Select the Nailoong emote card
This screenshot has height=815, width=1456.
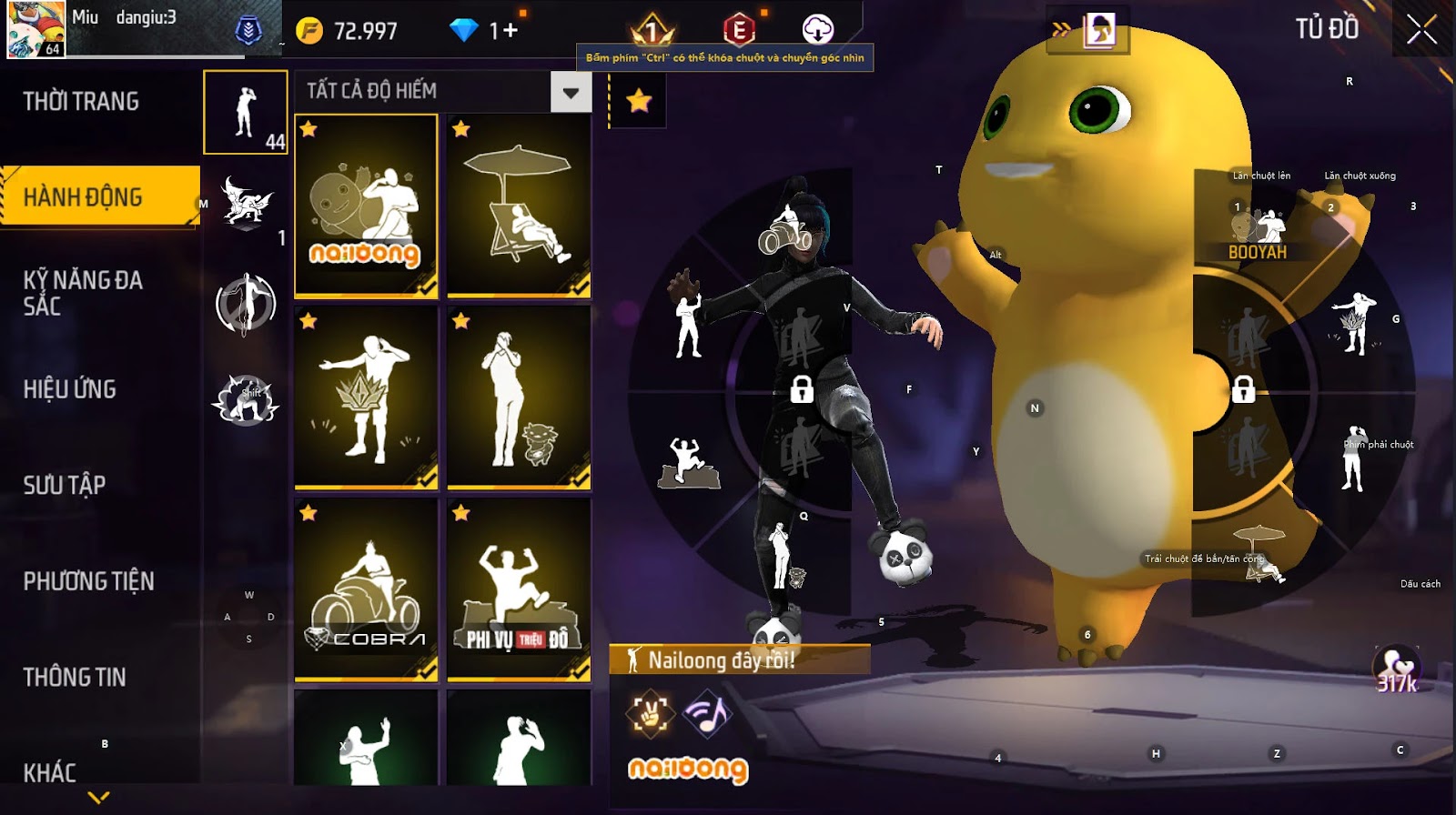pos(366,206)
